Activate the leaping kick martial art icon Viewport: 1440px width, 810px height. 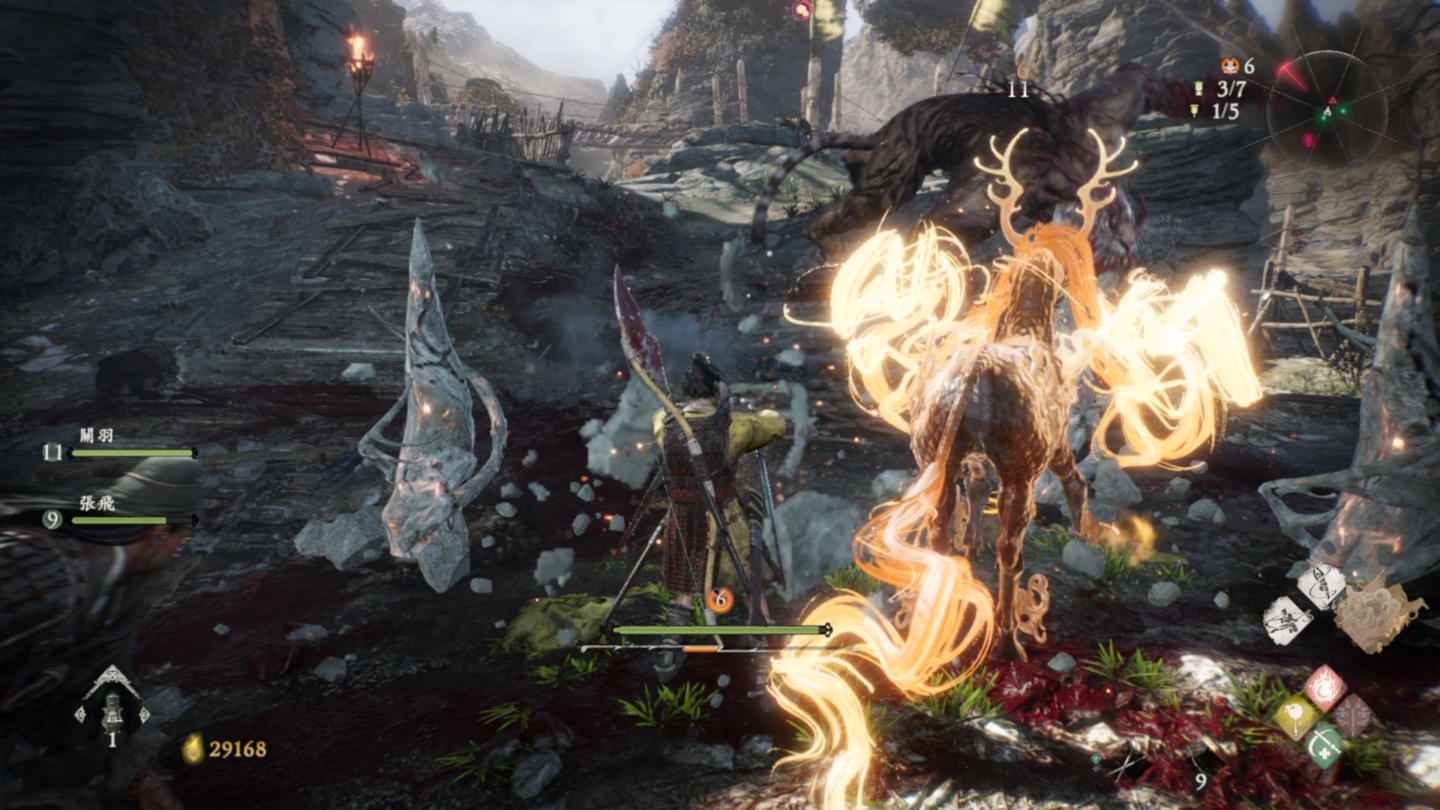click(1286, 620)
